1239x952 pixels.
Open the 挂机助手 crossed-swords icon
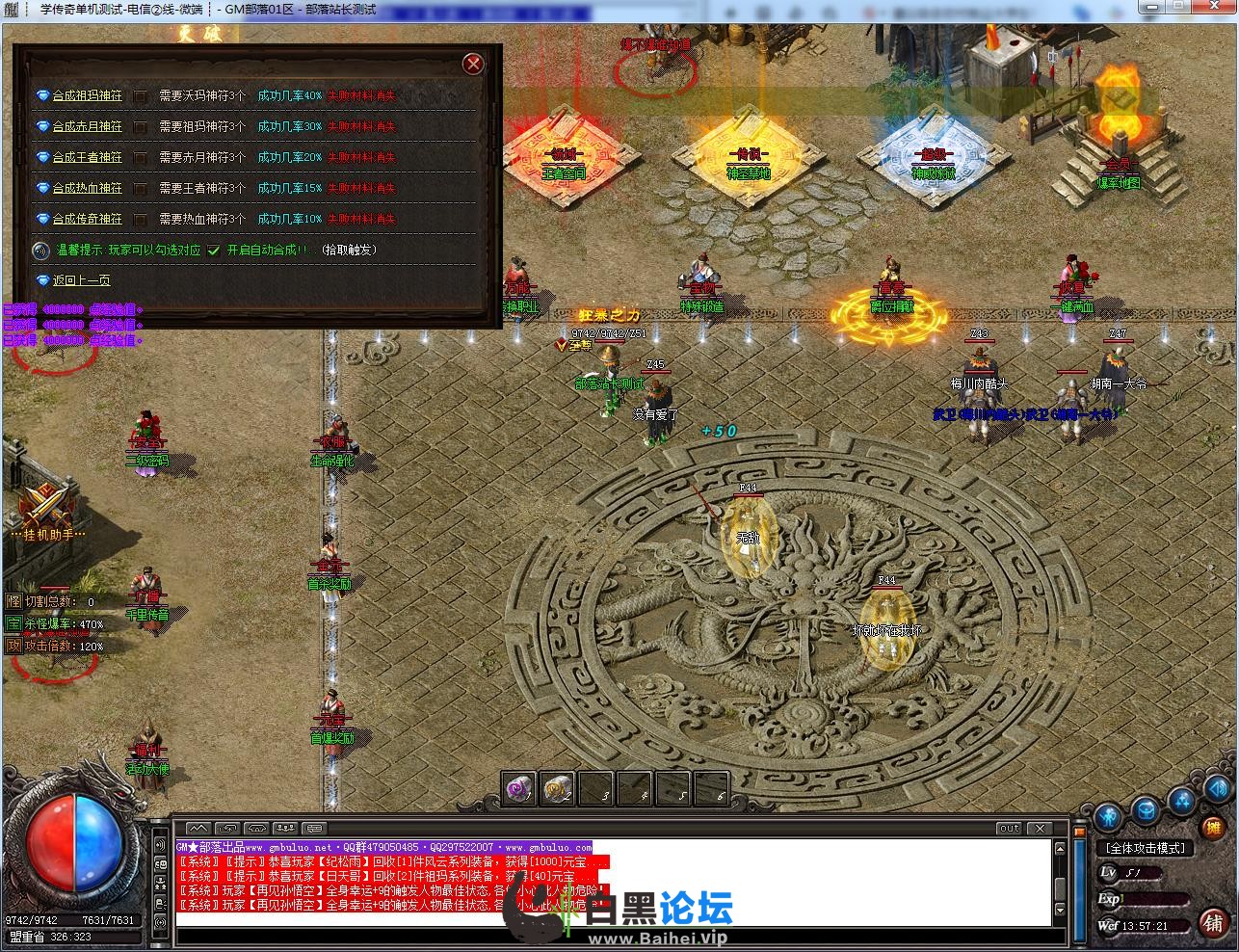40,504
